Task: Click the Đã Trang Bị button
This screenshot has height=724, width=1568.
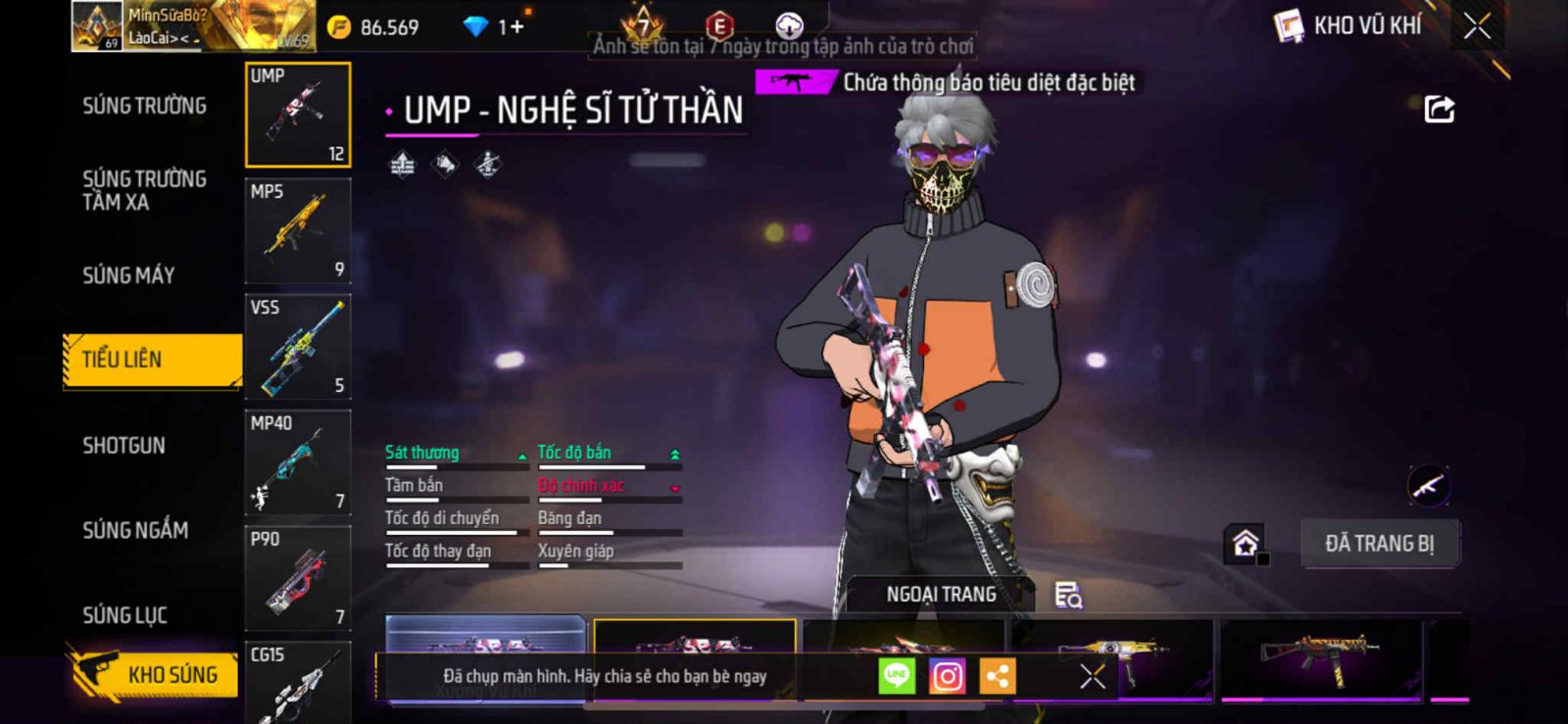Action: (1379, 544)
